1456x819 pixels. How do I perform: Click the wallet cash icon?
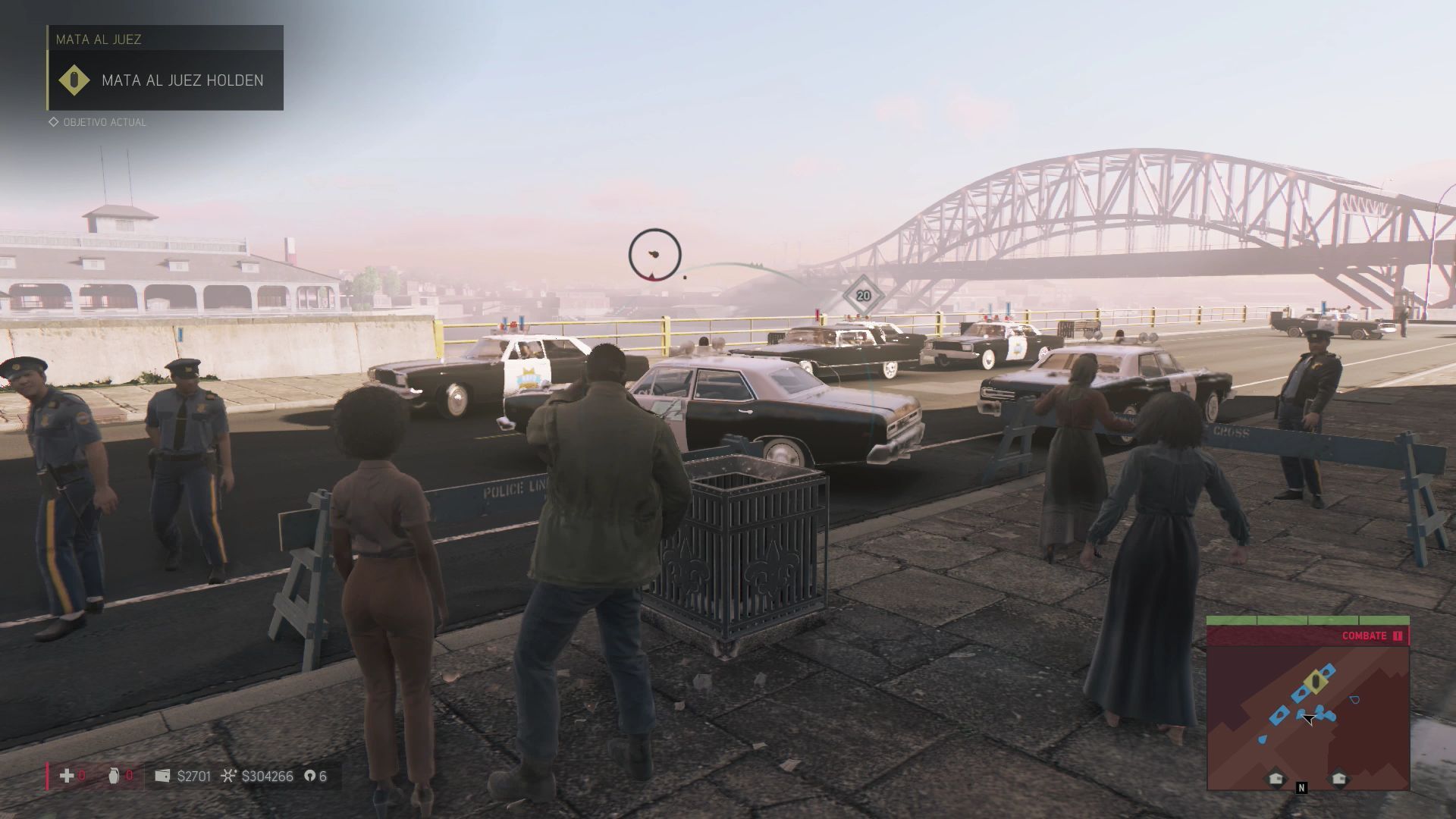pos(162,776)
